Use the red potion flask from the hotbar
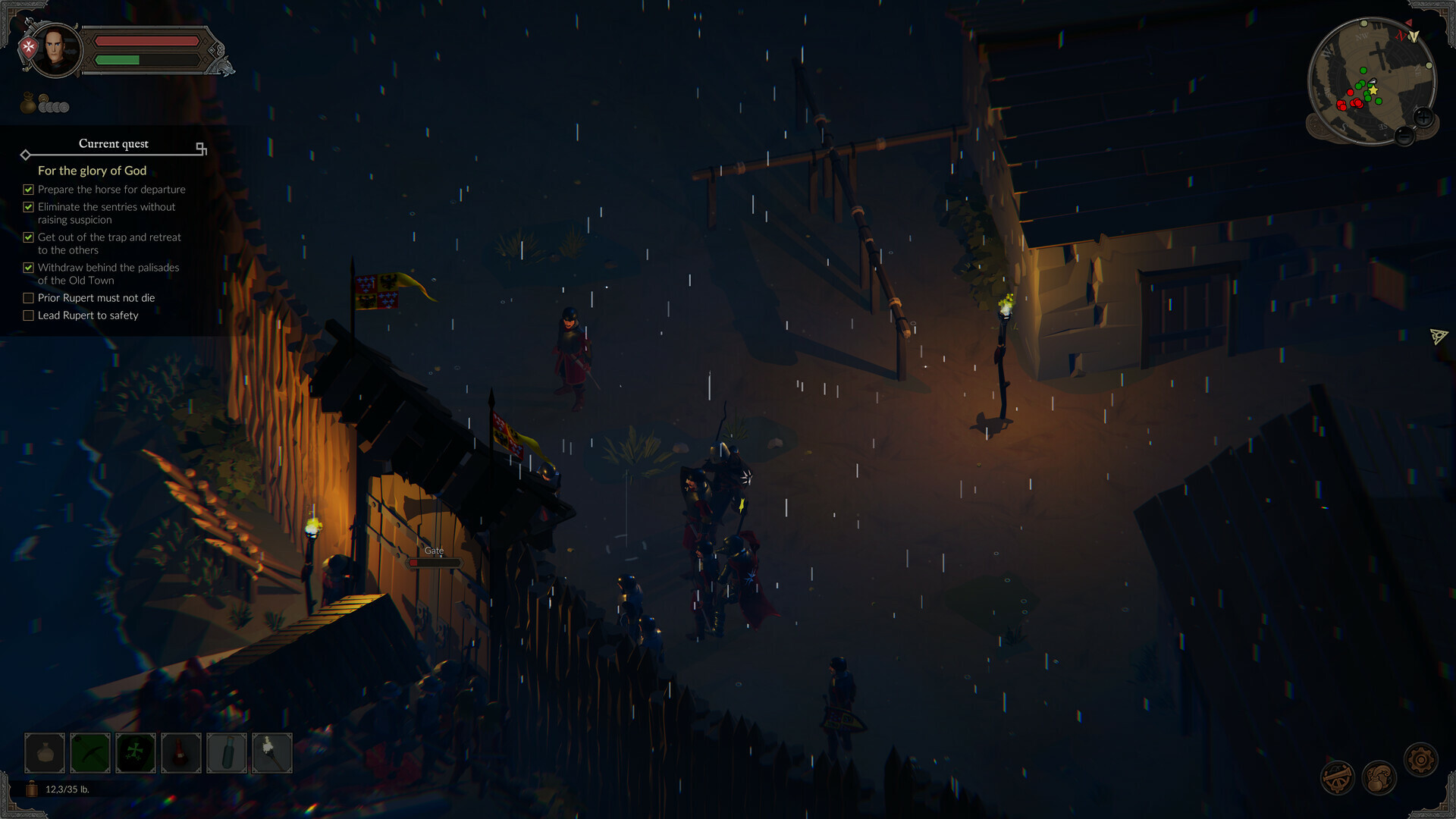The image size is (1456, 819). [180, 752]
